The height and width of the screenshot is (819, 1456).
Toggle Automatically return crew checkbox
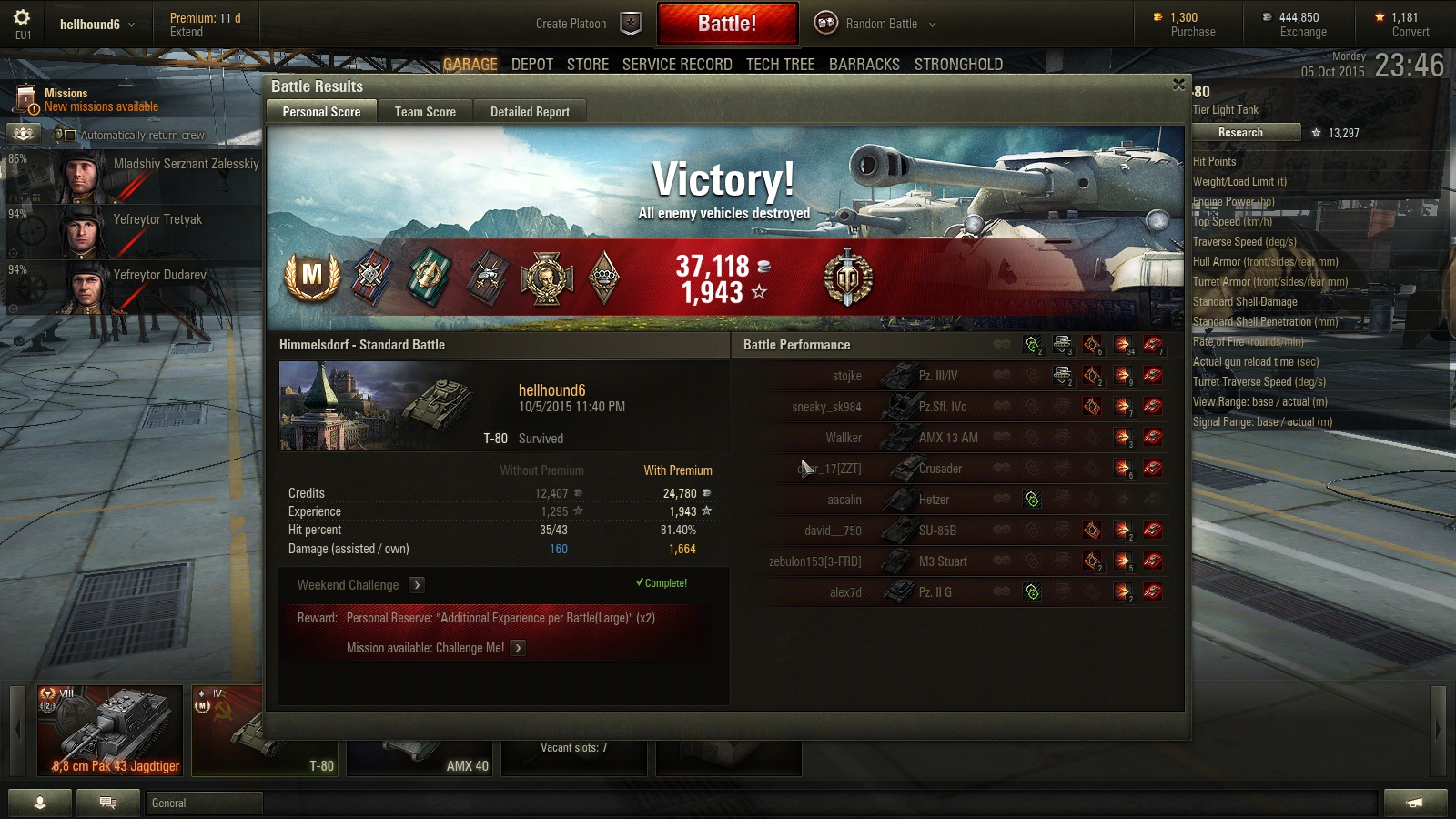(70, 136)
